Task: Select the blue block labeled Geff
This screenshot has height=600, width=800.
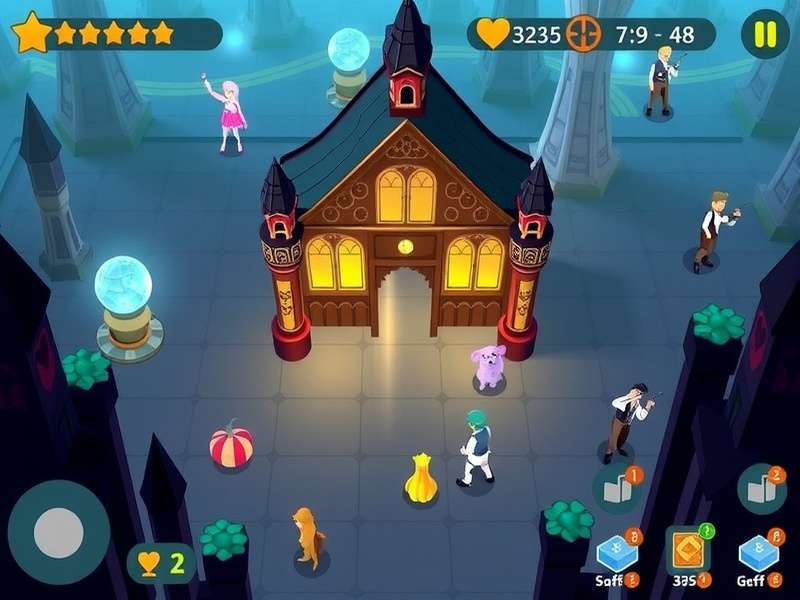Action: 756,555
